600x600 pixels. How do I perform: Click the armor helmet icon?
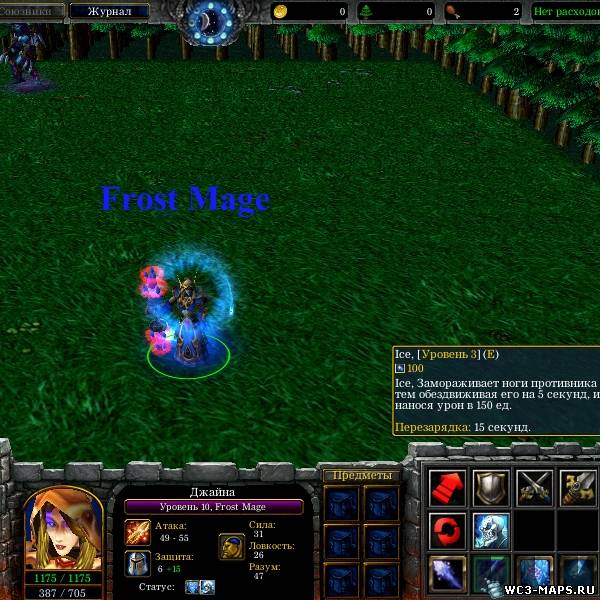pos(138,563)
